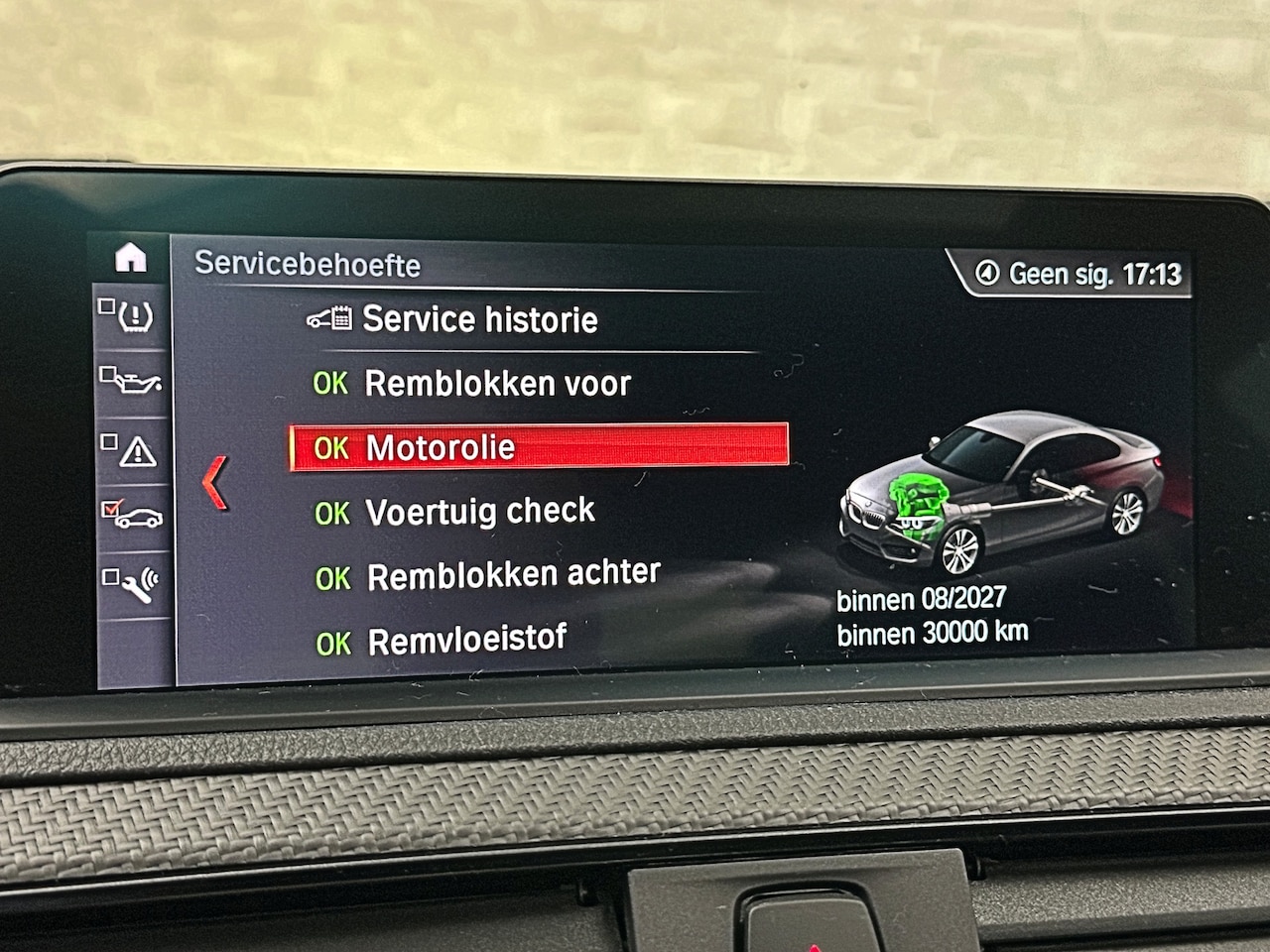1270x952 pixels.
Task: Switch to the engine oil level tab
Action: tap(132, 381)
